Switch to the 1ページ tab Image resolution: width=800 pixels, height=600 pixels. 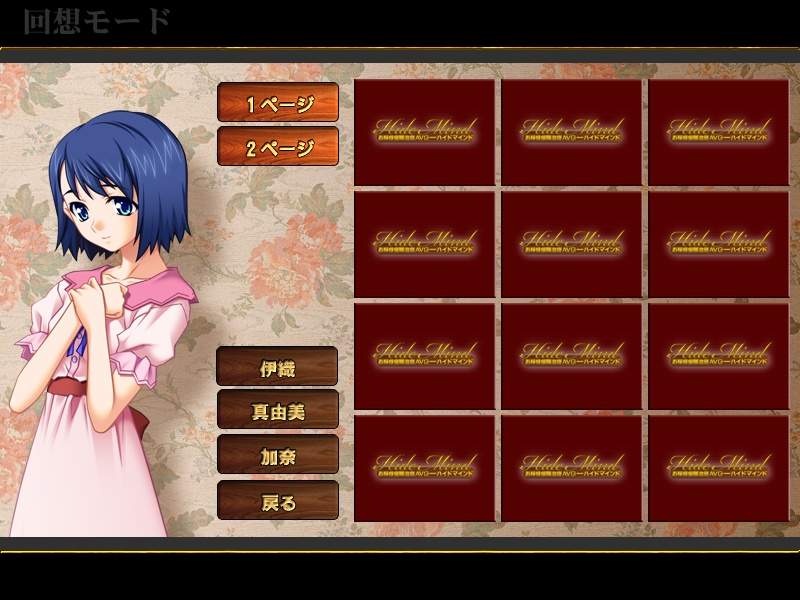click(278, 103)
